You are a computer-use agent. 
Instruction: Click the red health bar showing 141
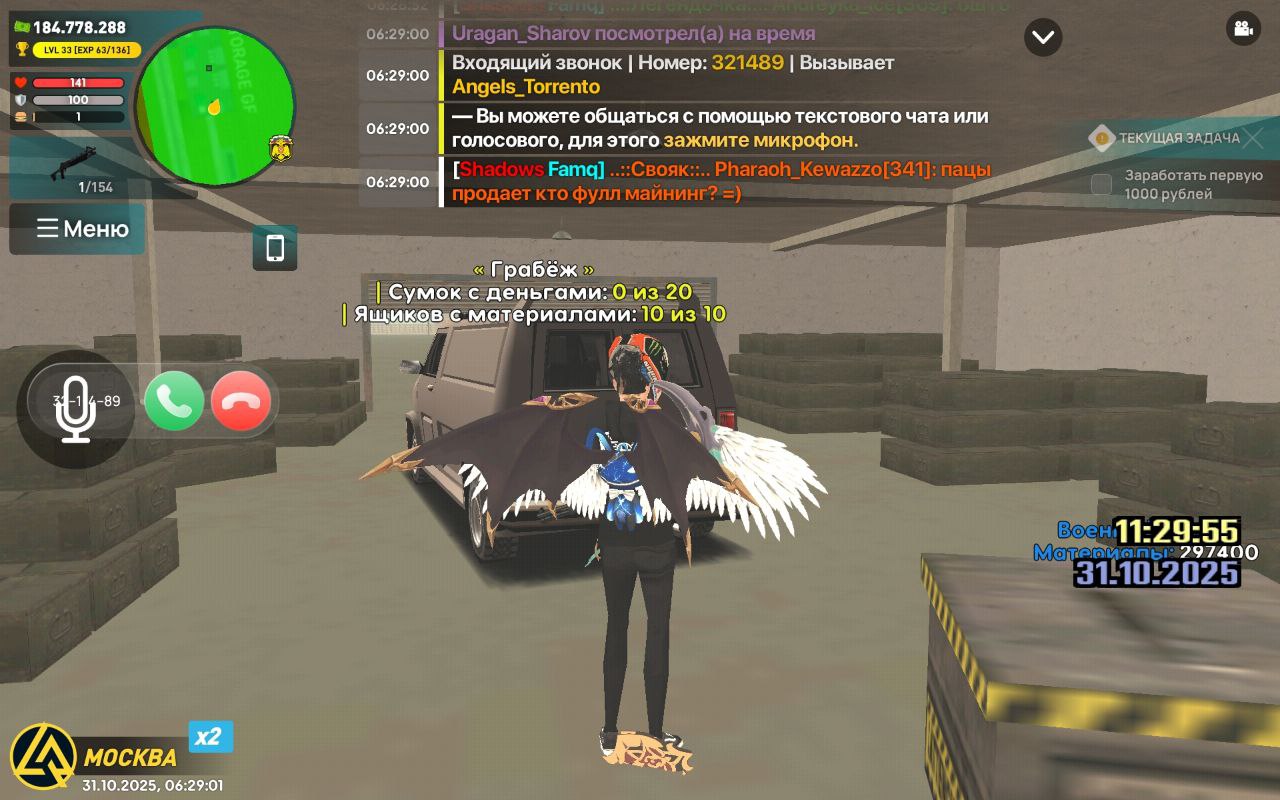[80, 81]
